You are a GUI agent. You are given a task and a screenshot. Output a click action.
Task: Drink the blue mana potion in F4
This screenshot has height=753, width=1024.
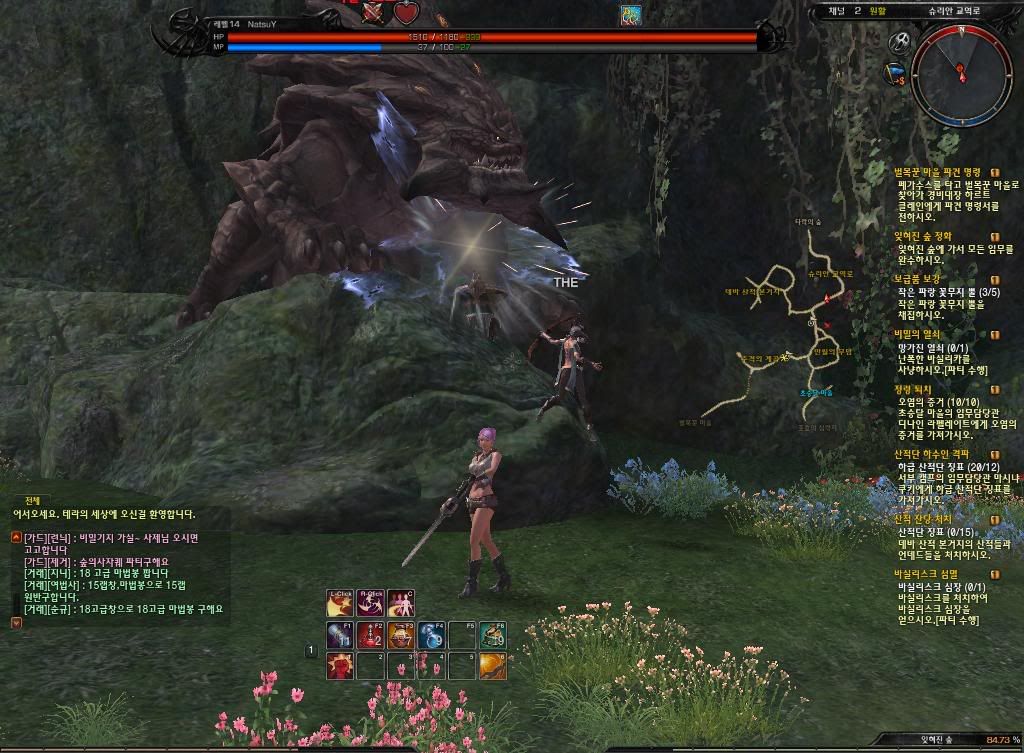coord(431,635)
